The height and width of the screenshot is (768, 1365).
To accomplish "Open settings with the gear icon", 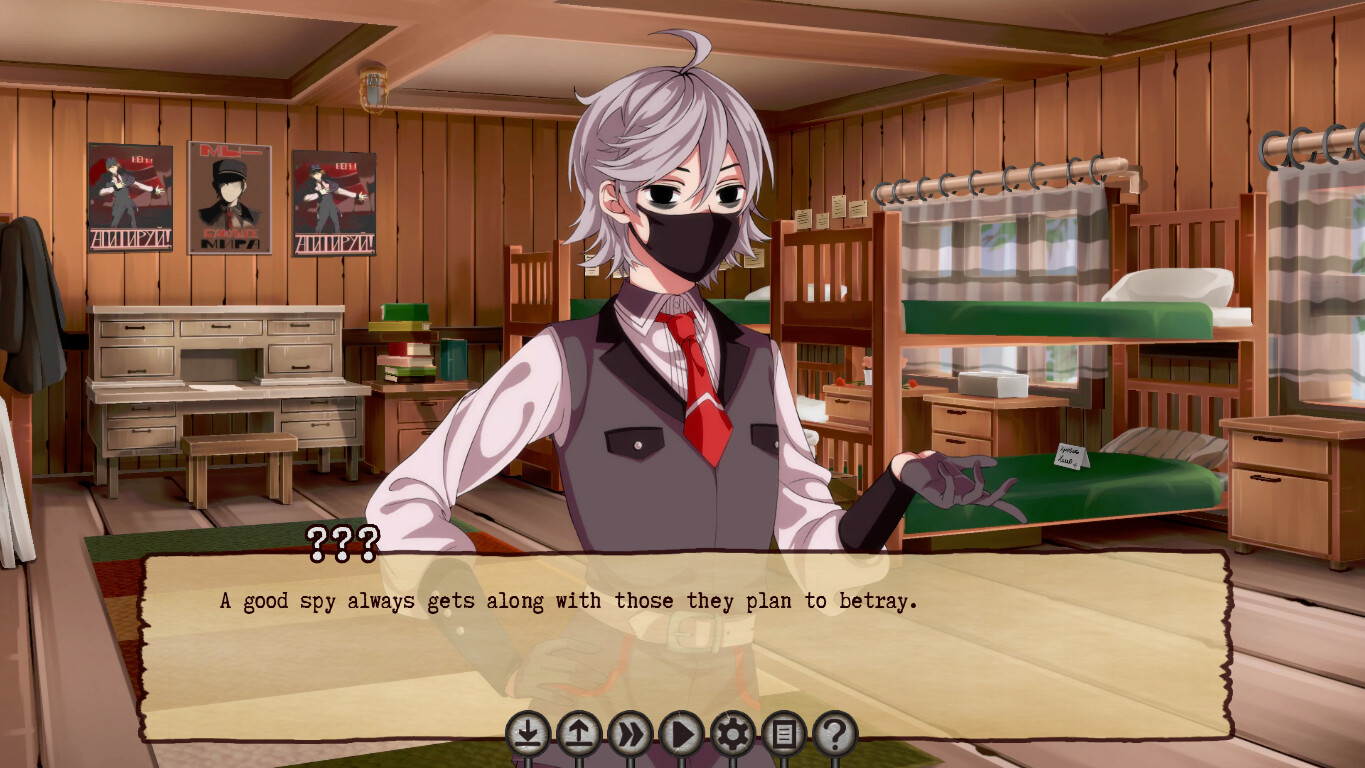I will (x=733, y=735).
